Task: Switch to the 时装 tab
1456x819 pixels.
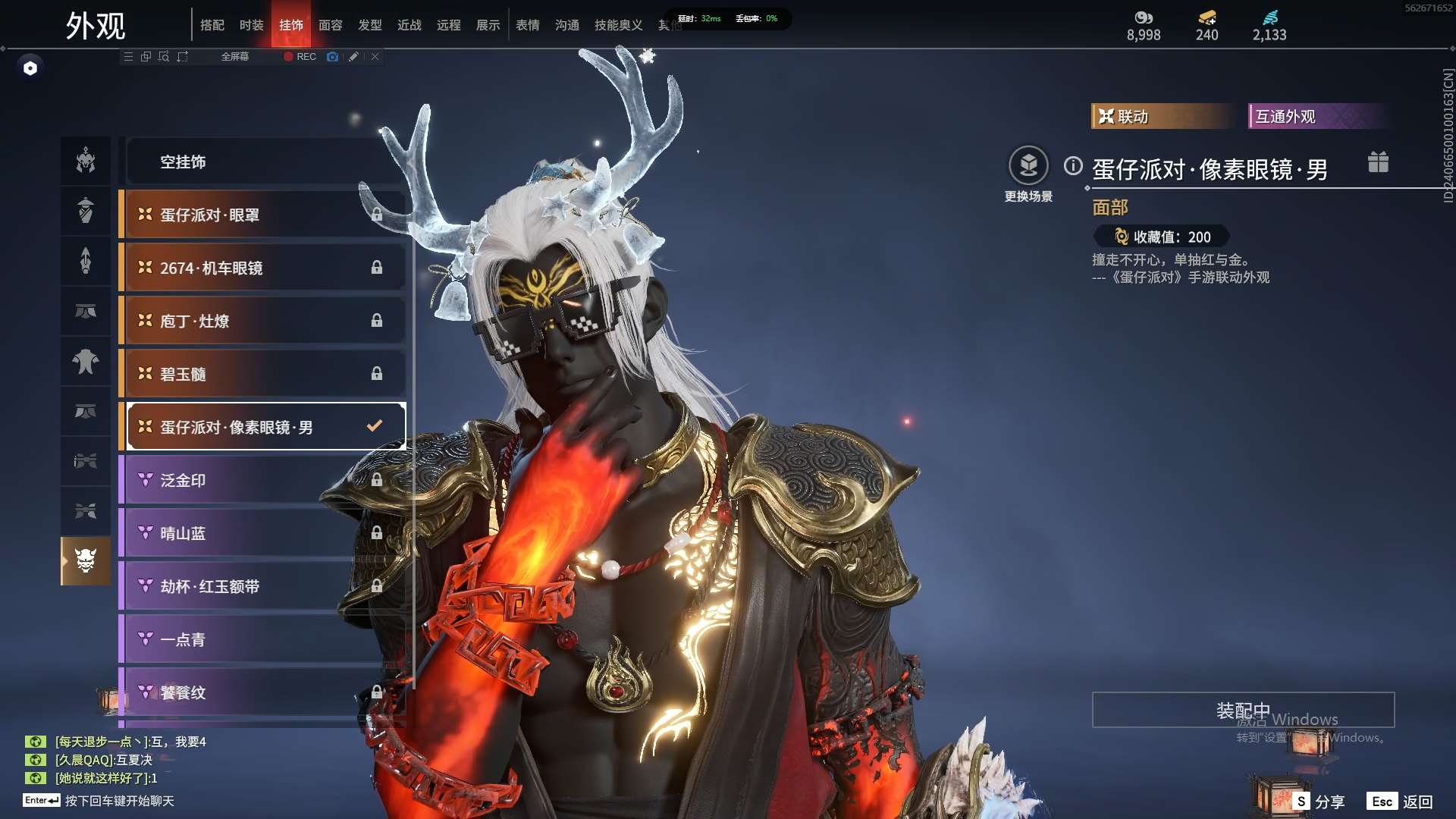Action: (251, 25)
